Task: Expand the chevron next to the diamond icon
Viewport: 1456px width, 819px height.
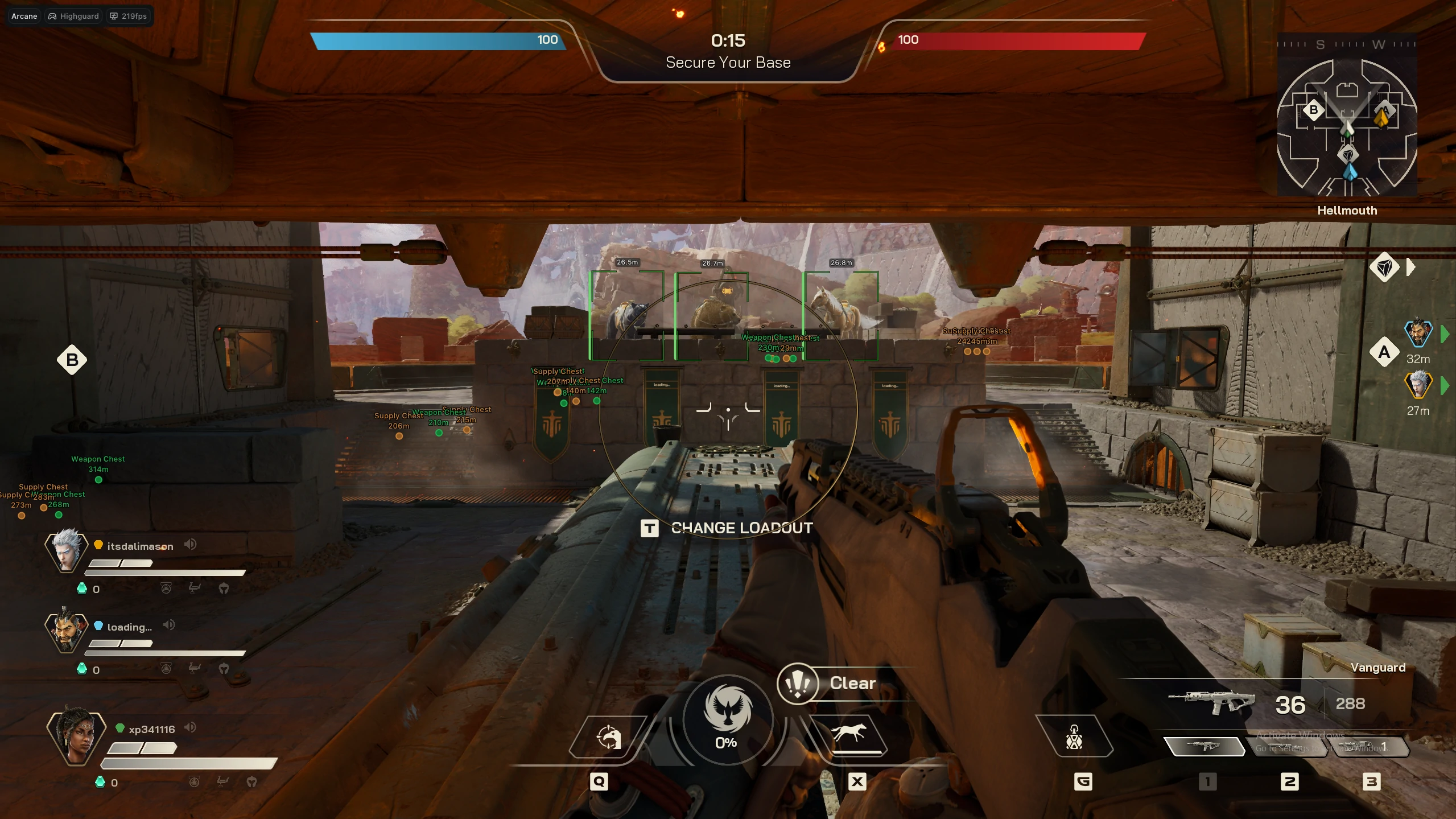Action: pos(1409,266)
